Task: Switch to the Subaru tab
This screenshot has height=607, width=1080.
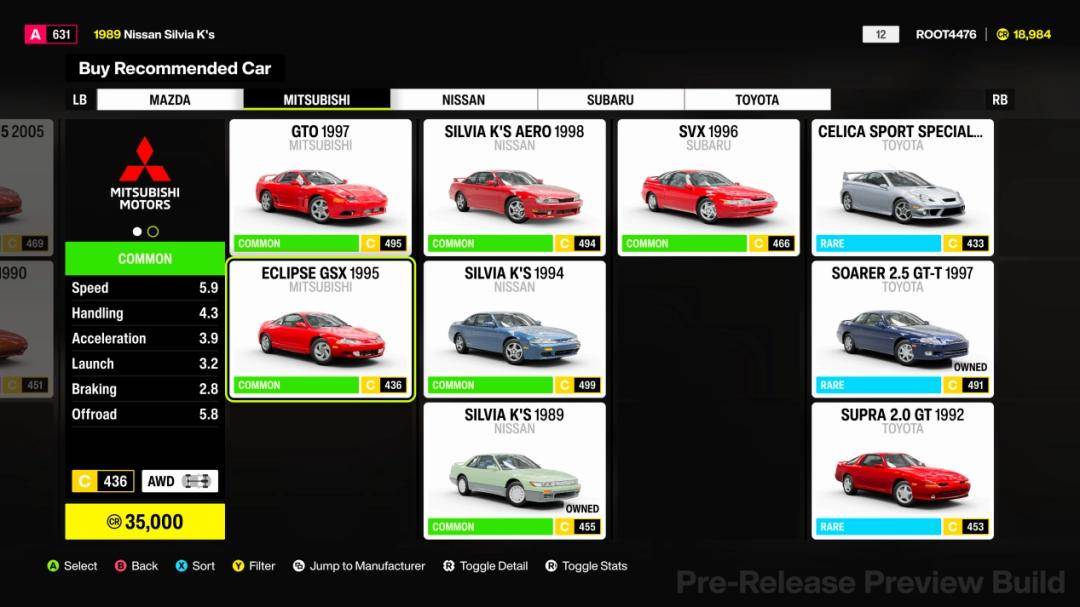Action: [x=610, y=100]
